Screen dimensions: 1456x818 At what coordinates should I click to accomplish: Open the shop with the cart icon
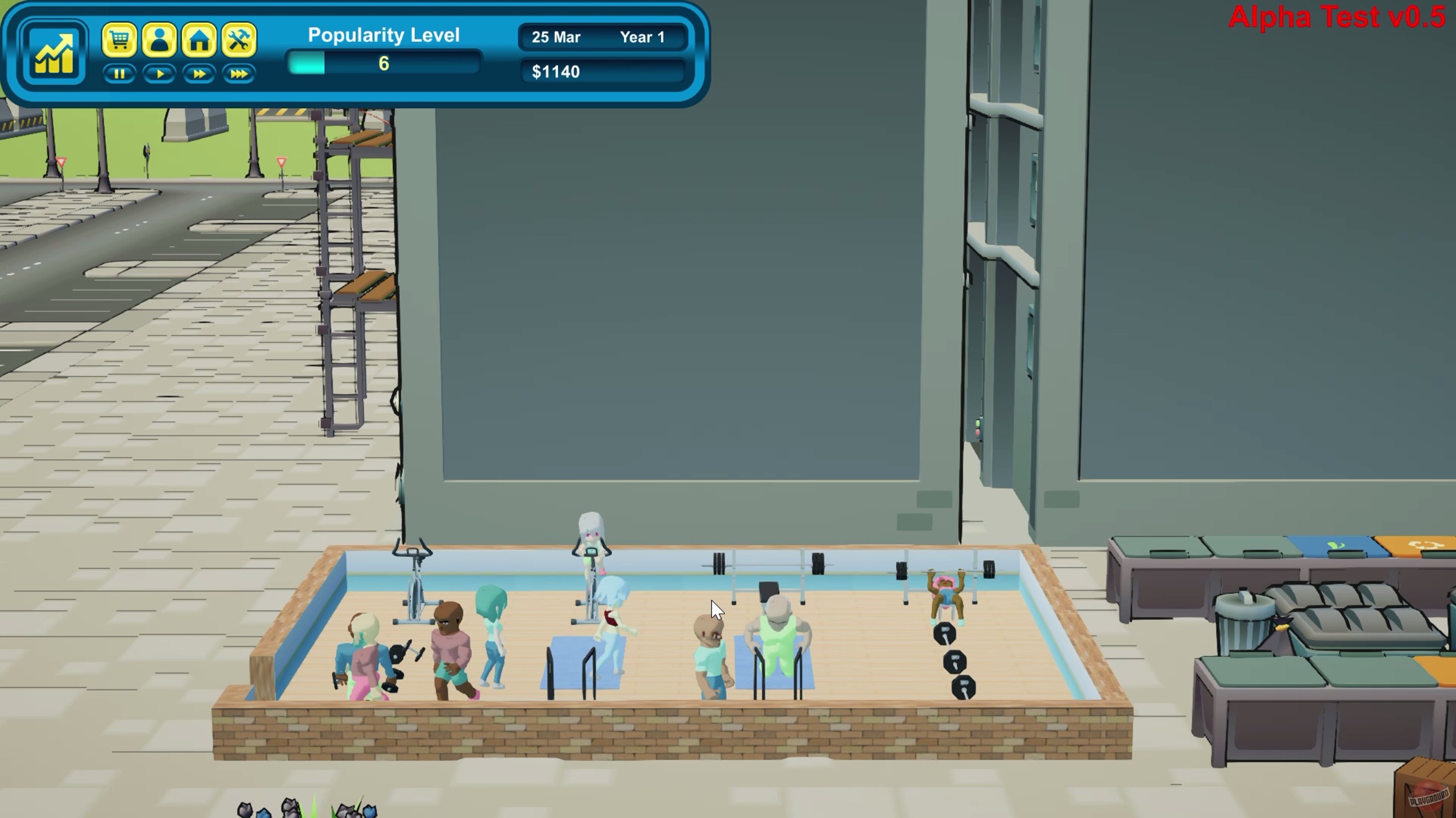(119, 40)
